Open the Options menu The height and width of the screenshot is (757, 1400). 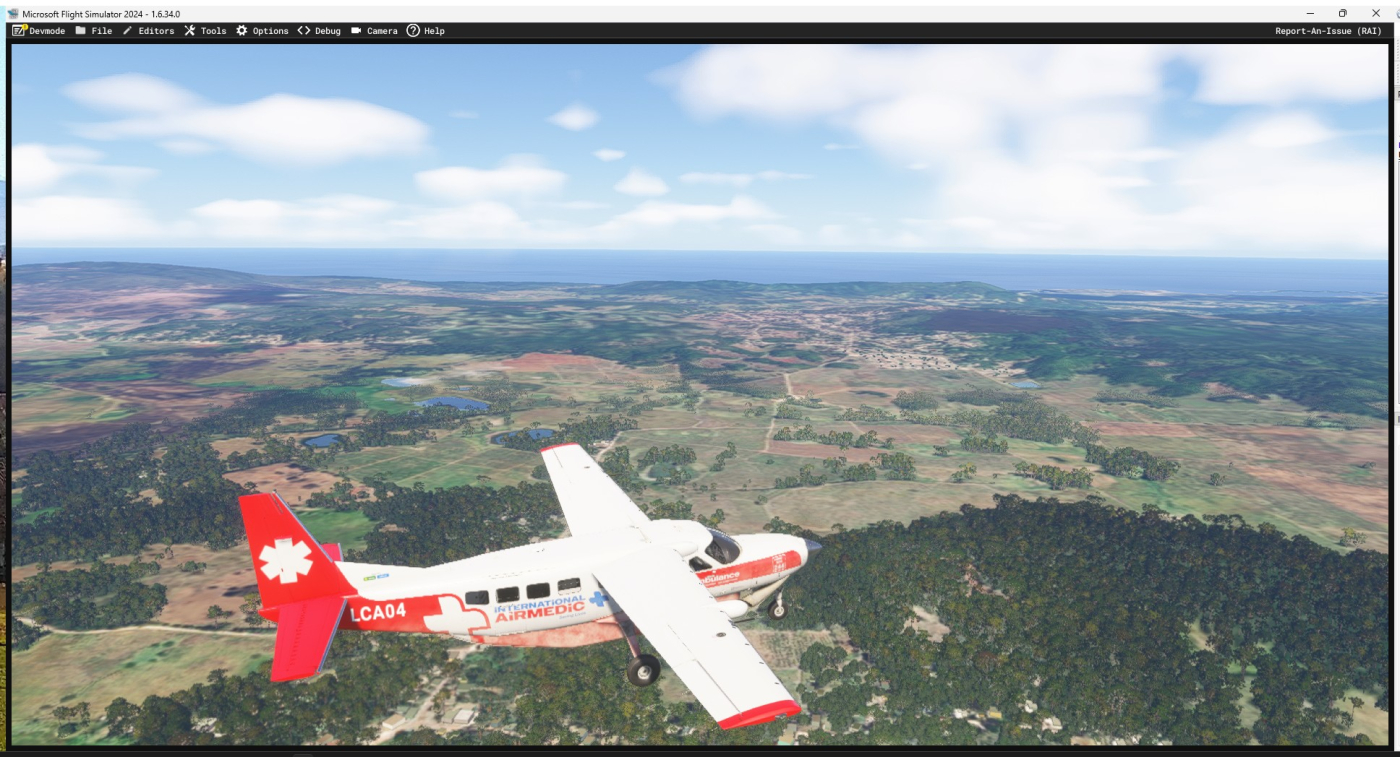pos(262,31)
